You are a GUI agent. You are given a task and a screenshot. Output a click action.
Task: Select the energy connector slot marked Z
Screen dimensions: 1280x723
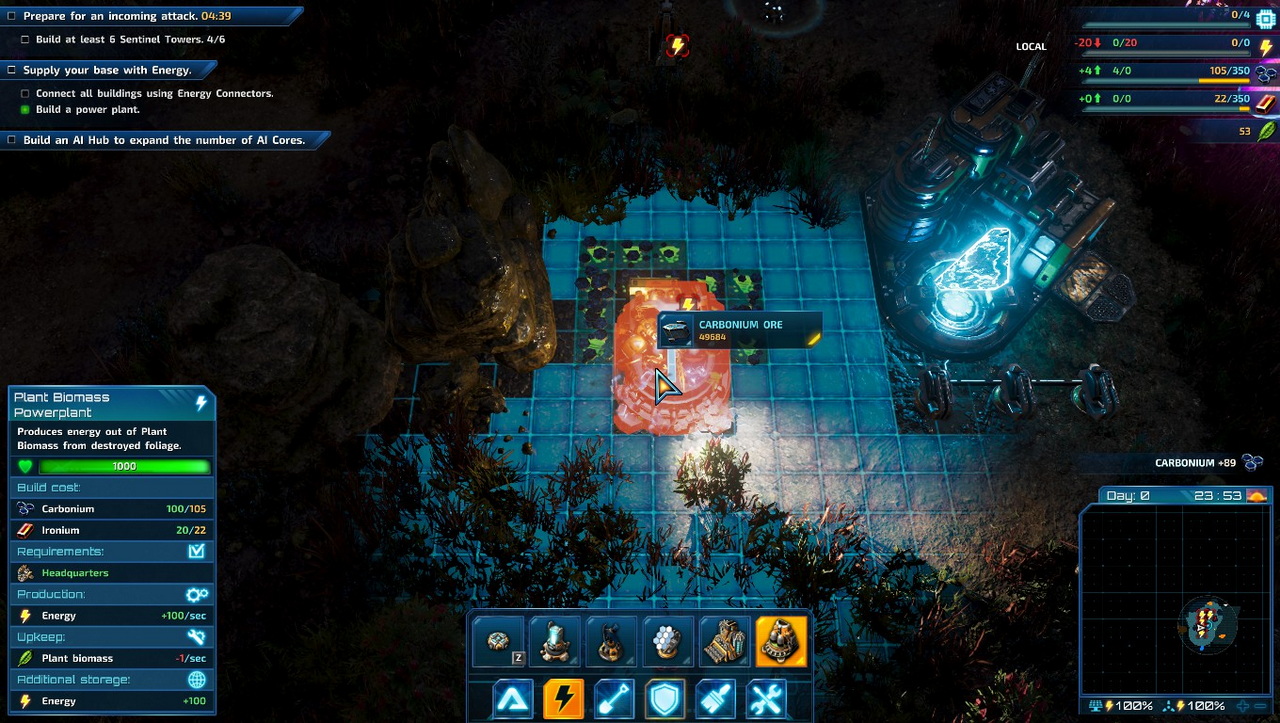[498, 642]
